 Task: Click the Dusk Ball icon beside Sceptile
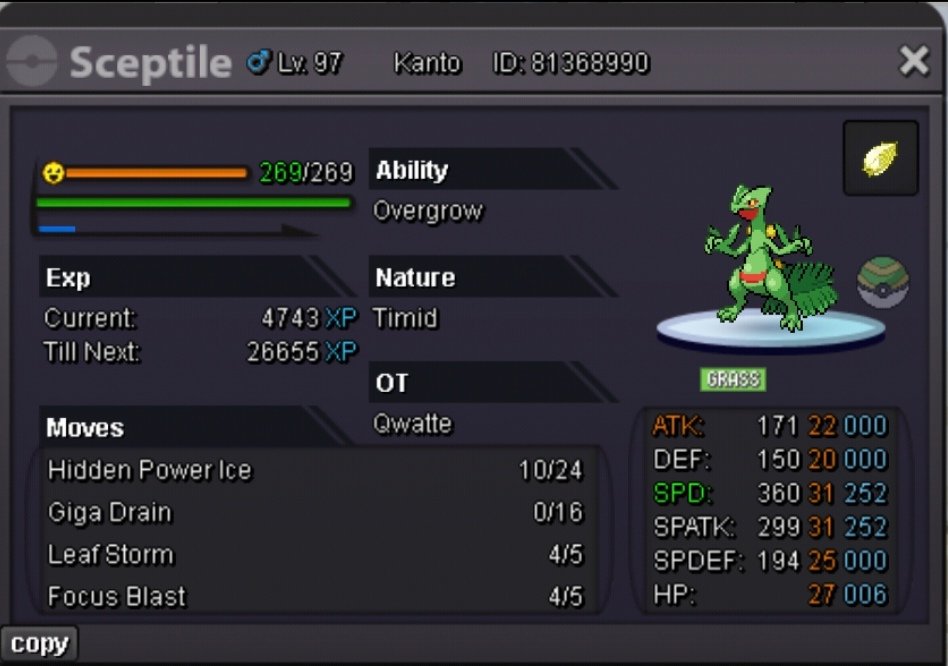coord(882,283)
